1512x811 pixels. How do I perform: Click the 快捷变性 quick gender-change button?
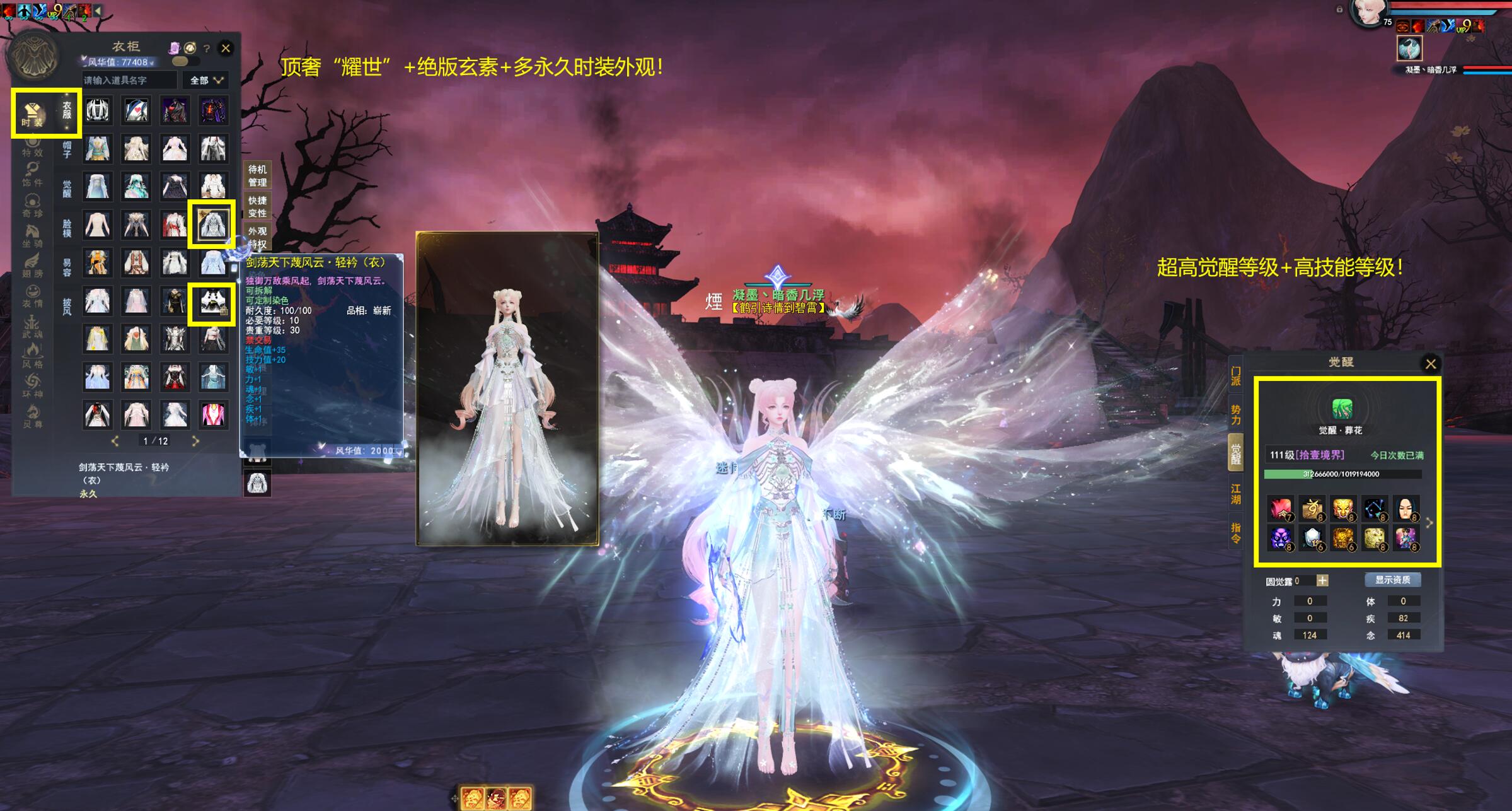(x=257, y=207)
